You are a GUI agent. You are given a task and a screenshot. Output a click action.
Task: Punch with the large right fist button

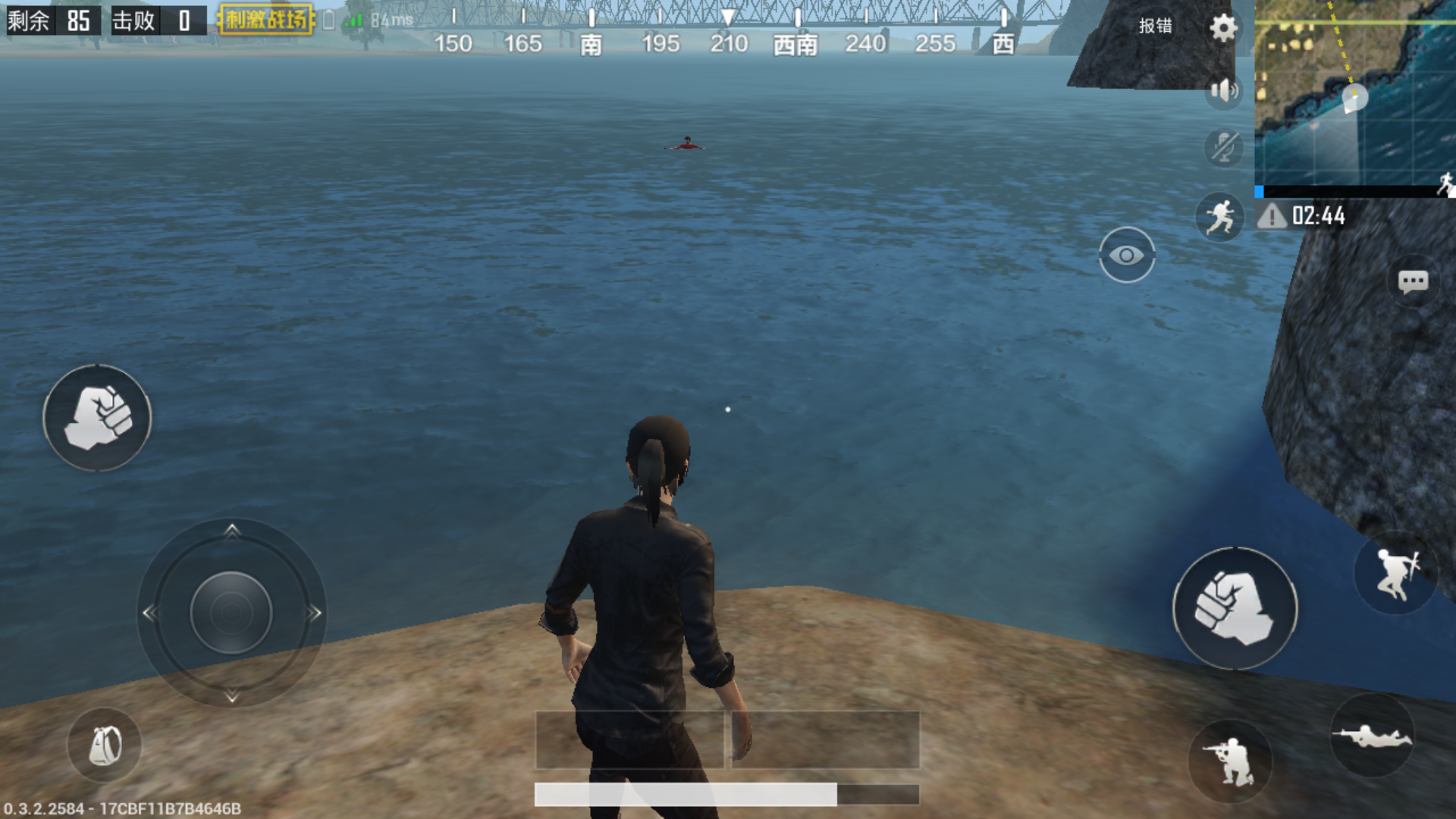(1235, 608)
